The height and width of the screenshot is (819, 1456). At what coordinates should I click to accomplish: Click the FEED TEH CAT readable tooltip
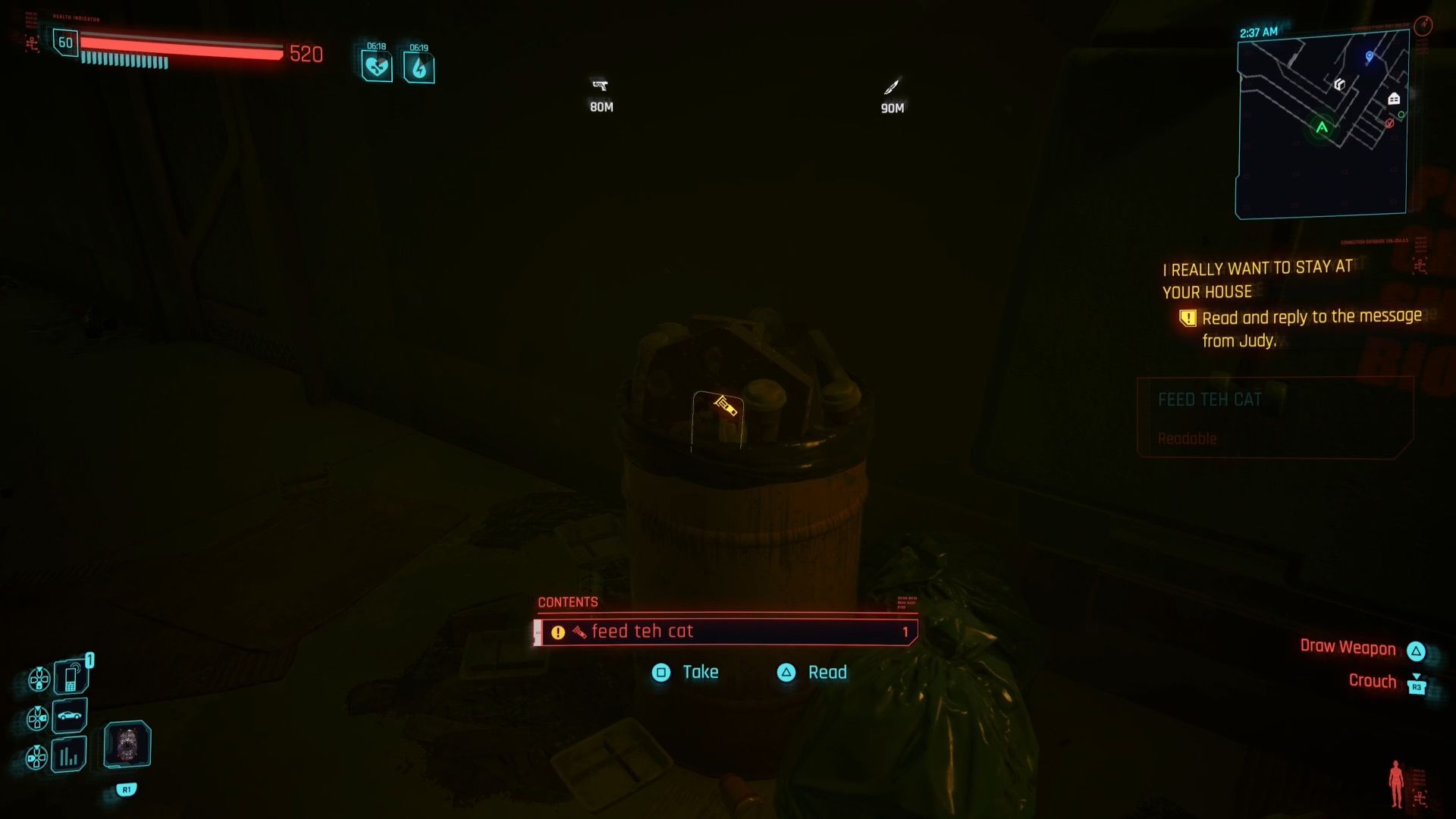1274,417
